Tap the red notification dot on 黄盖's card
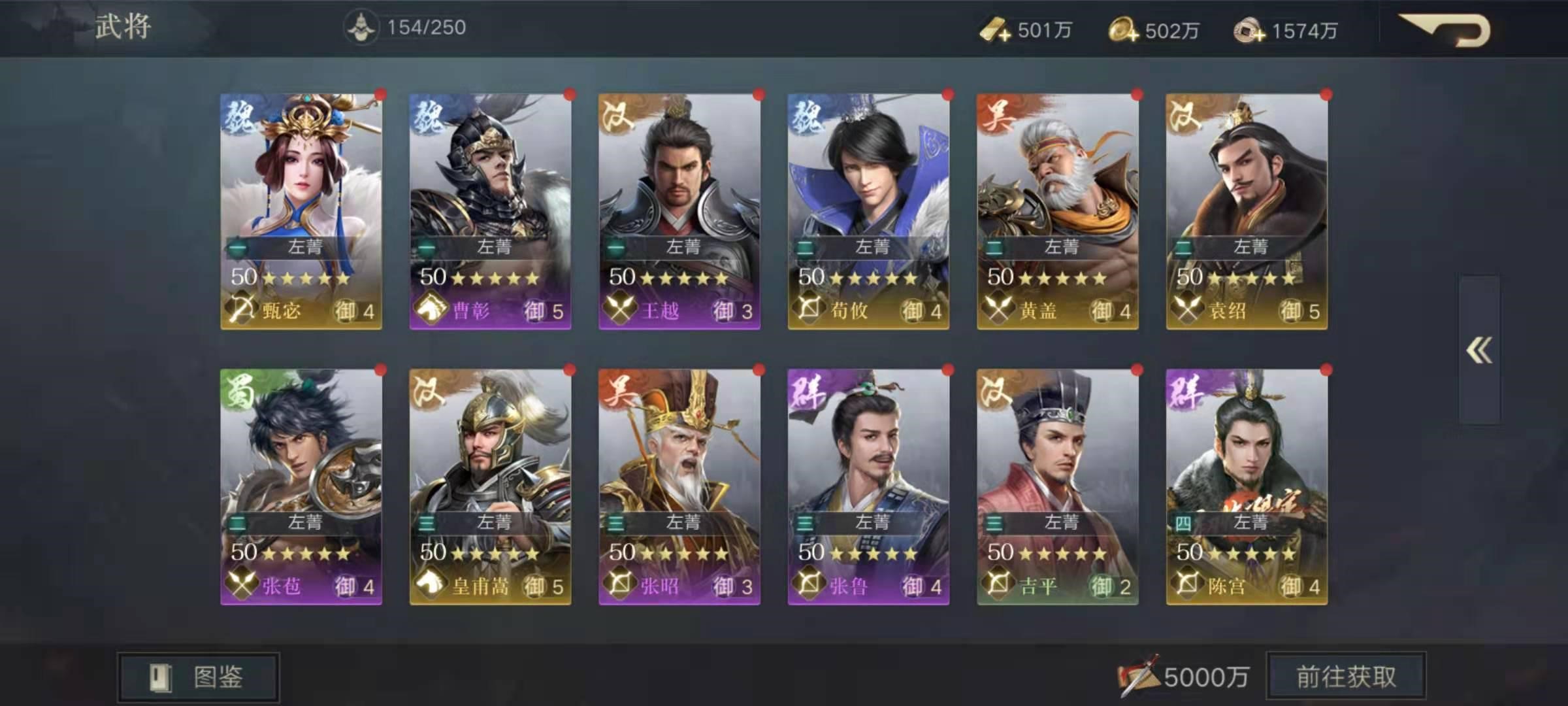 pos(1136,94)
